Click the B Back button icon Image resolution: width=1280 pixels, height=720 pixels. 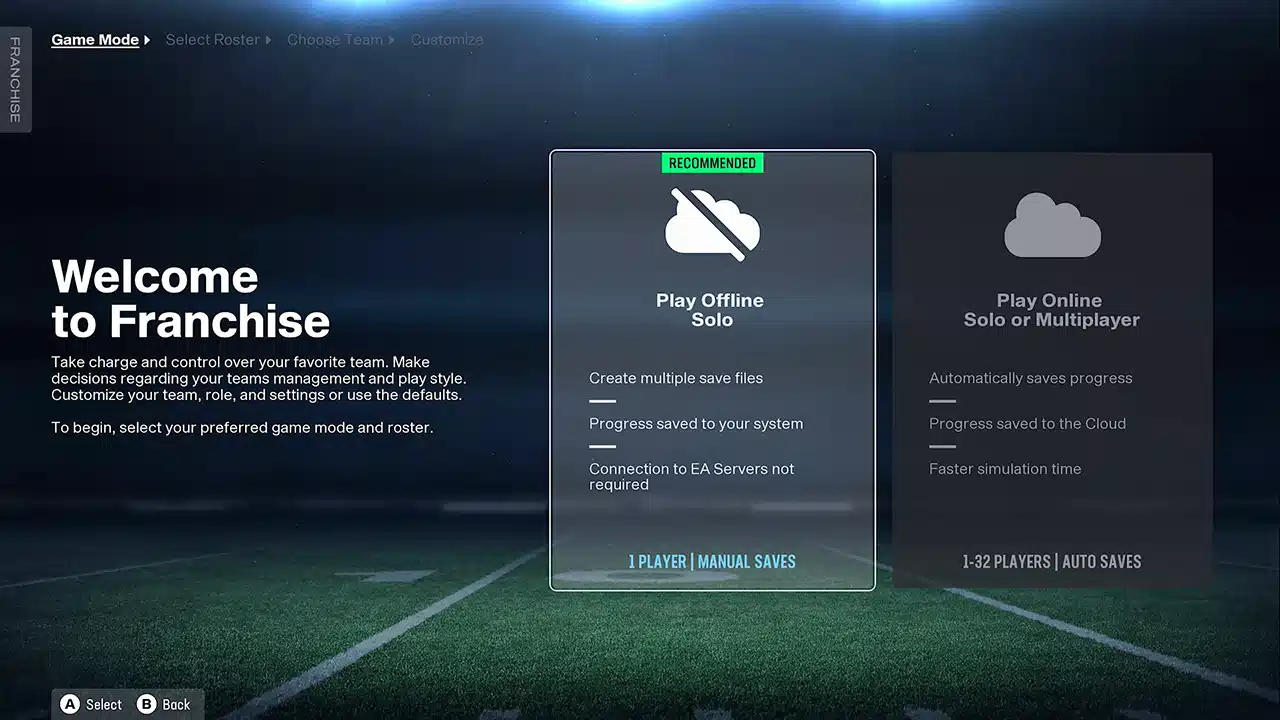coord(146,704)
